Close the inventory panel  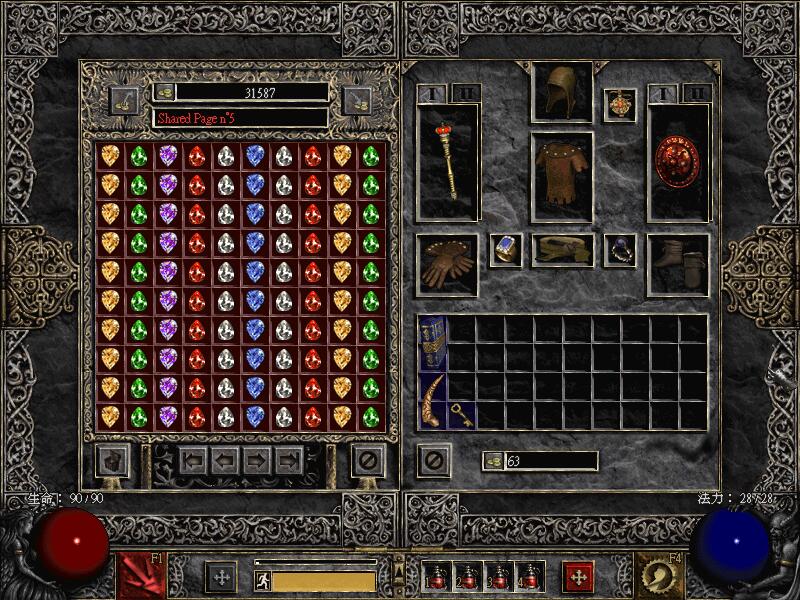pyautogui.click(x=433, y=460)
